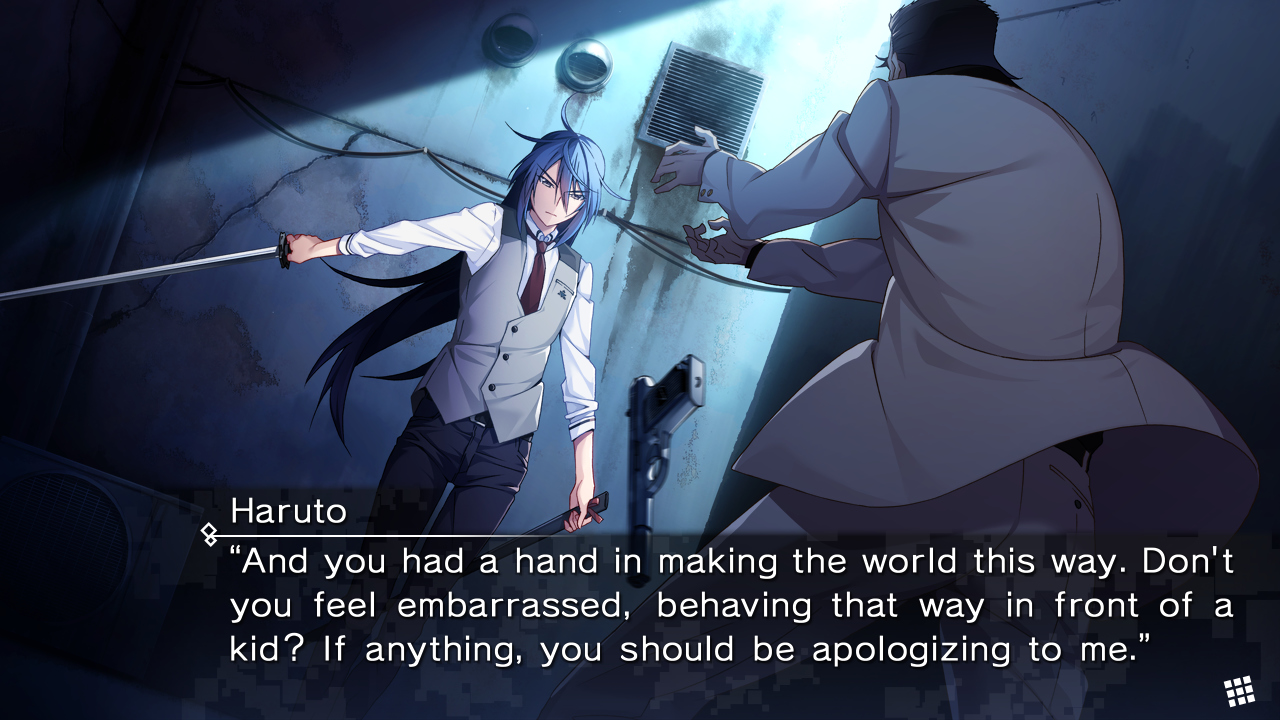Select the word "apologizing" in the dialogue text
Viewport: 1280px width, 720px height.
click(x=912, y=649)
